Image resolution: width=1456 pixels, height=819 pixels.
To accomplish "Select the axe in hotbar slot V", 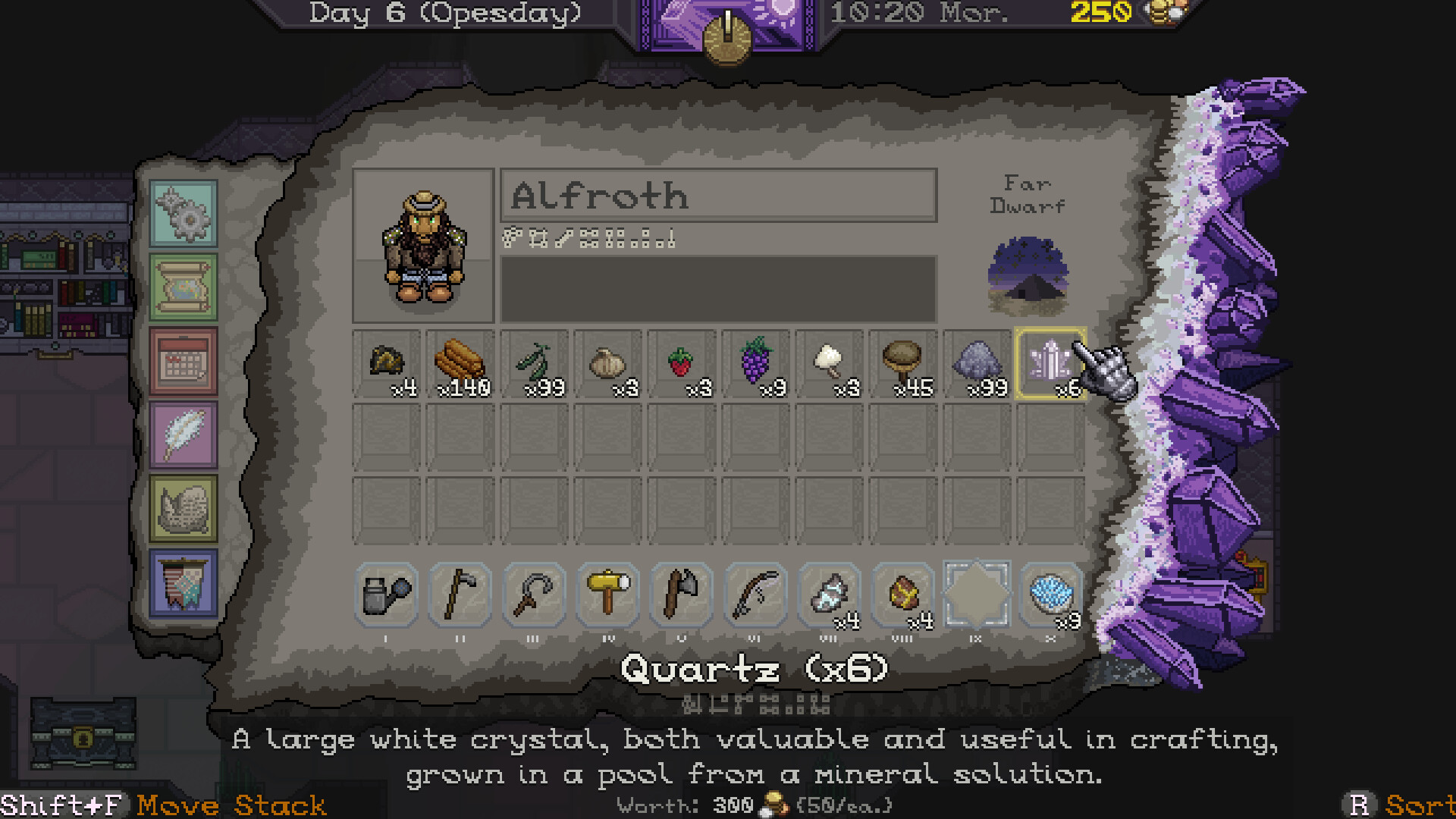I will (680, 595).
